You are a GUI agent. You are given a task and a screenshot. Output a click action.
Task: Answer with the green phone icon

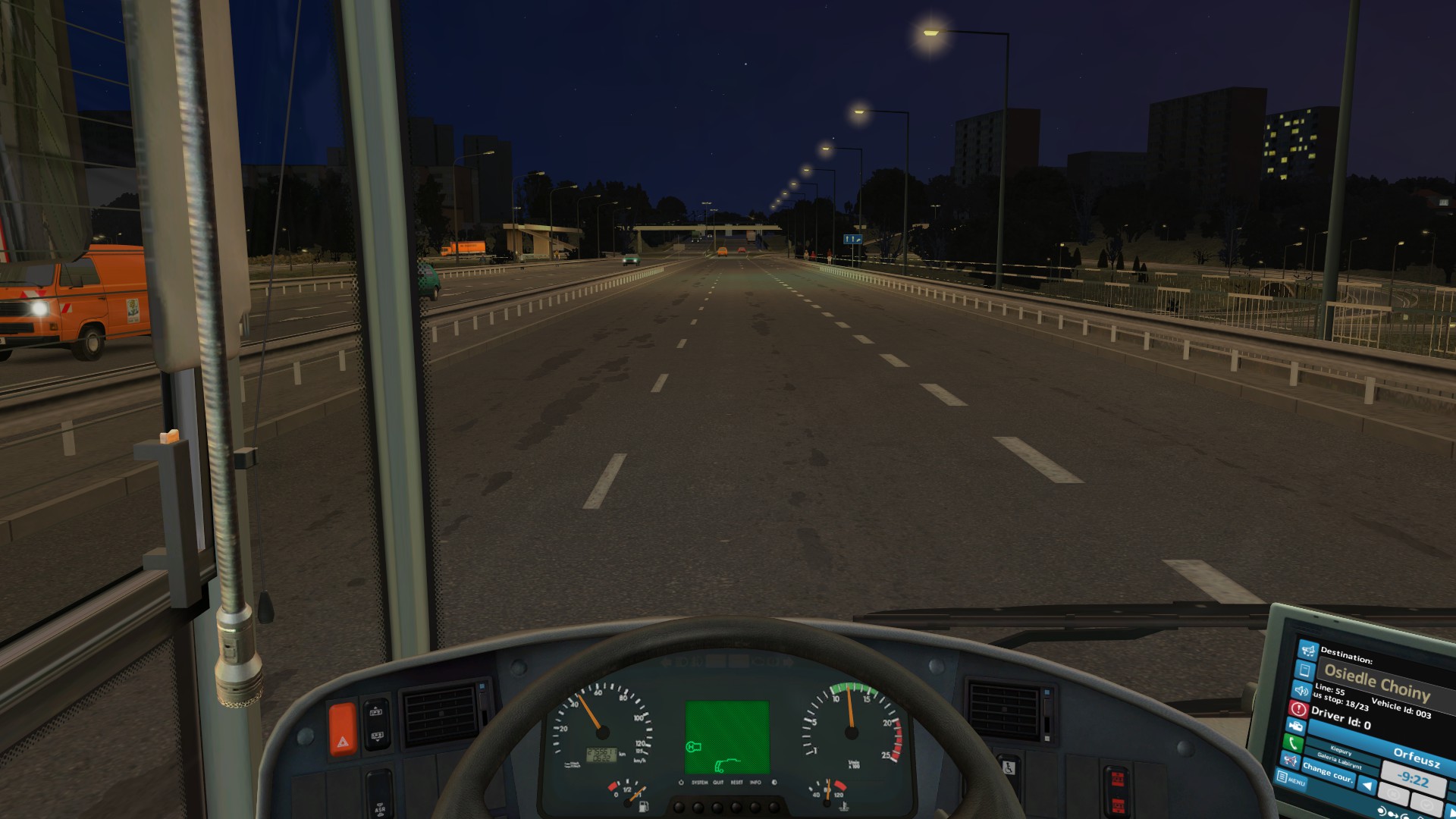point(1292,743)
